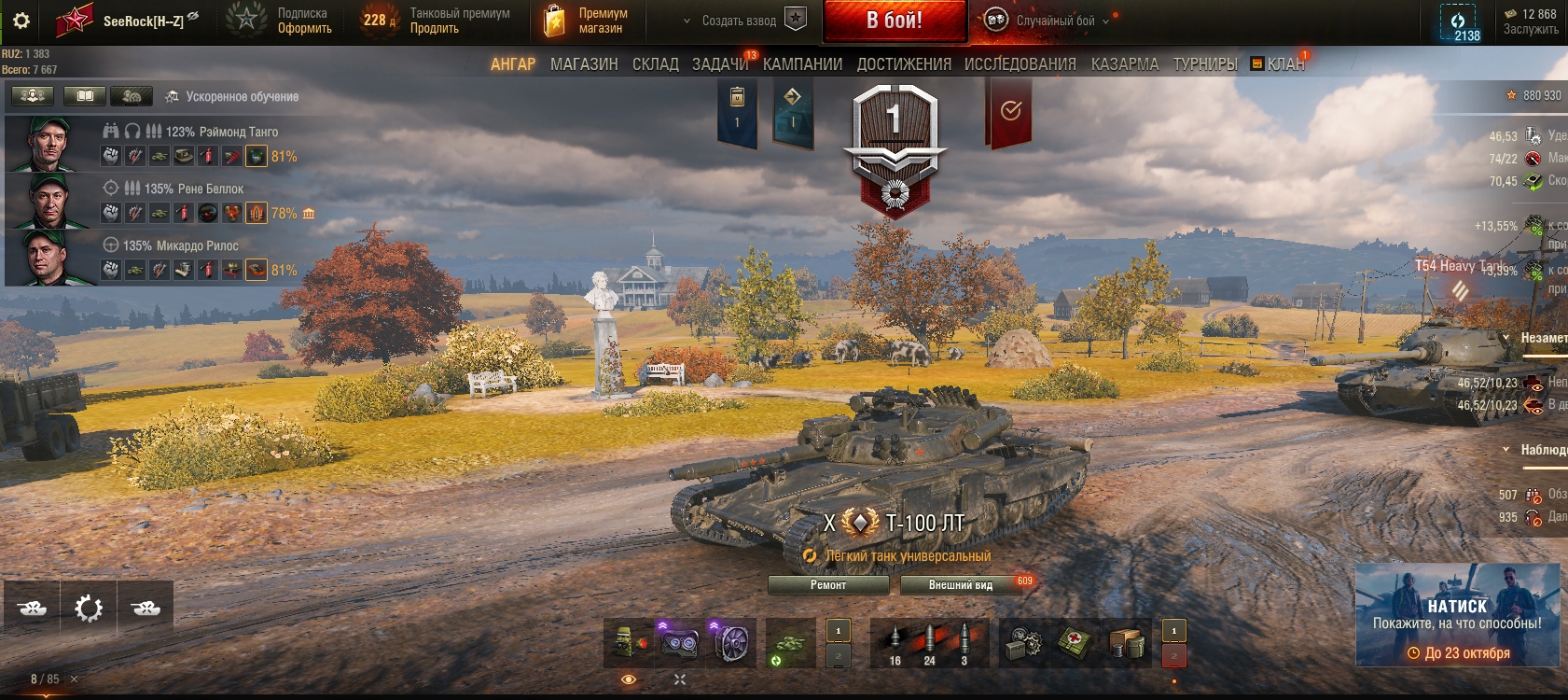
Task: Open the СКЛАД tab
Action: (656, 64)
